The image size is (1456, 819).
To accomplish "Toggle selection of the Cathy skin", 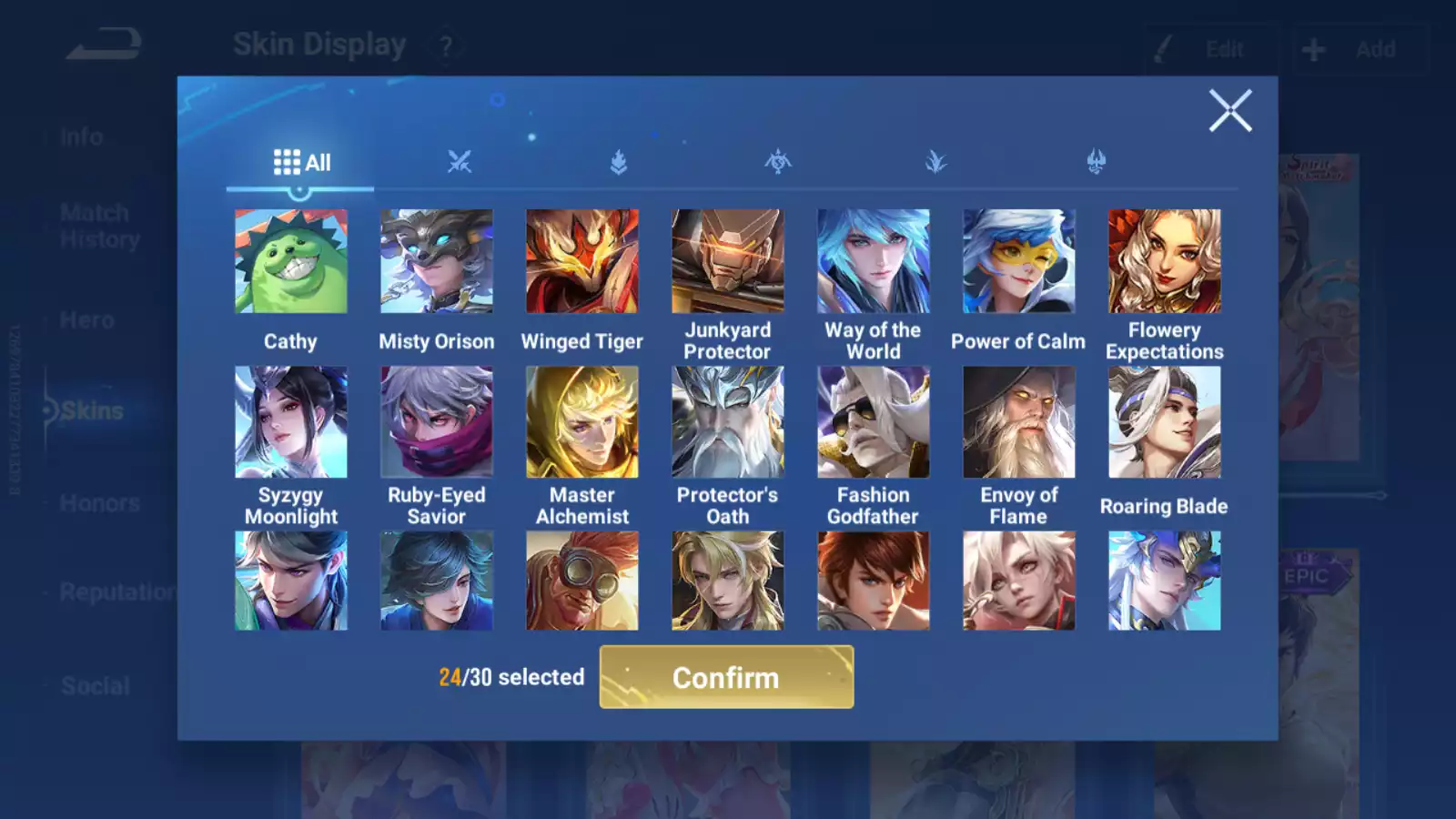I will pyautogui.click(x=291, y=259).
